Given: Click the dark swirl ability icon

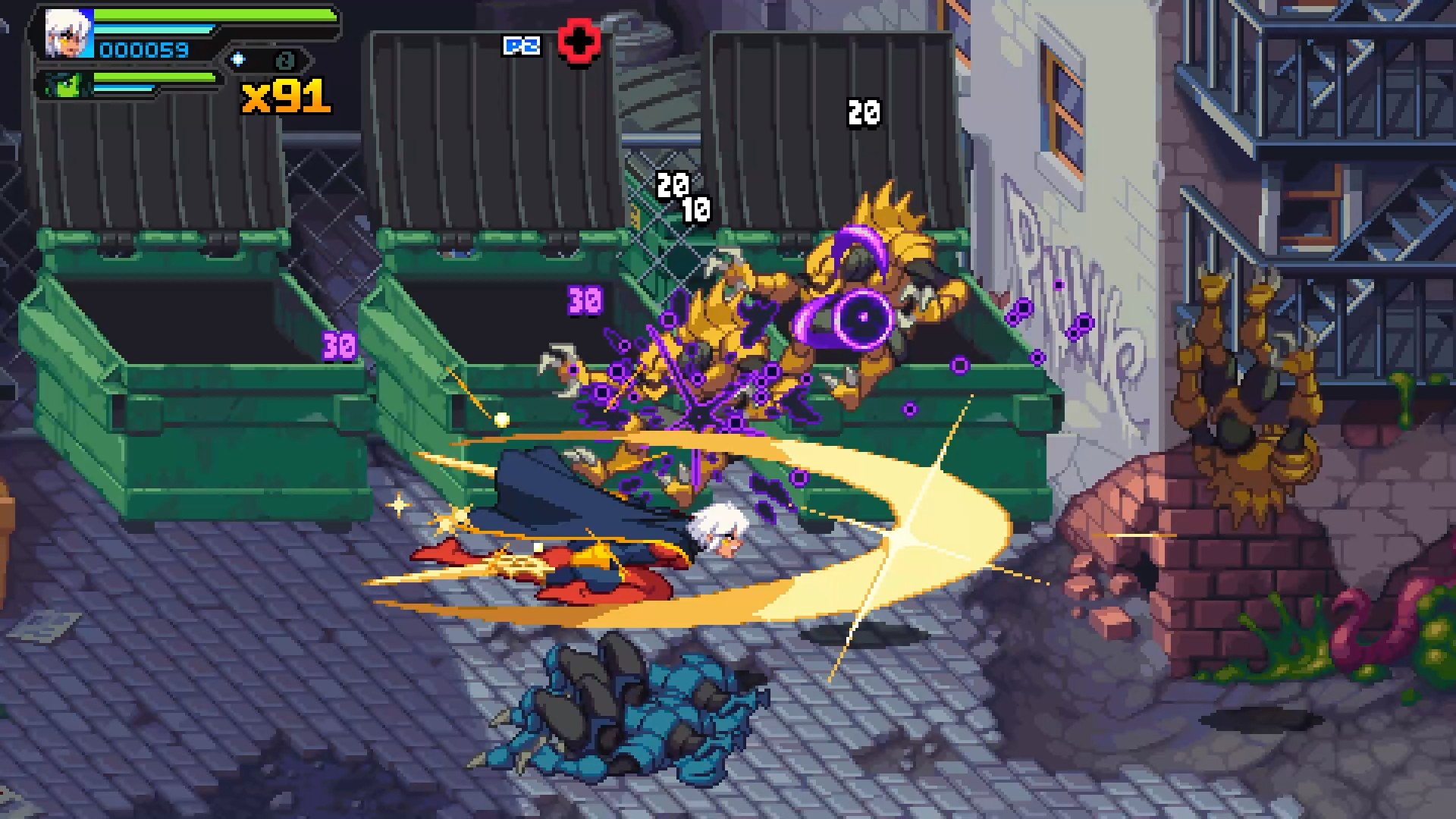Looking at the screenshot, I should tap(285, 60).
